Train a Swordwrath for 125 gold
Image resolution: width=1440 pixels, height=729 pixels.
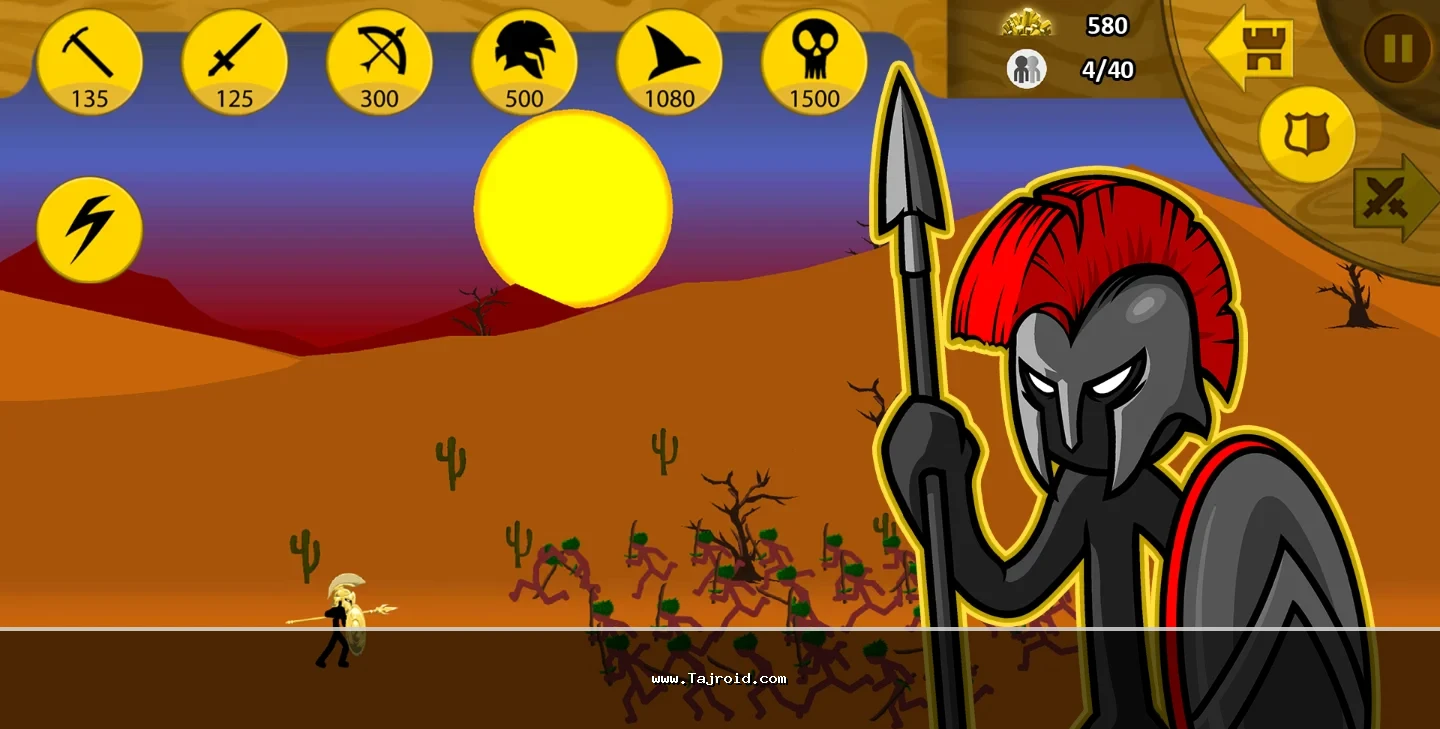tap(235, 62)
